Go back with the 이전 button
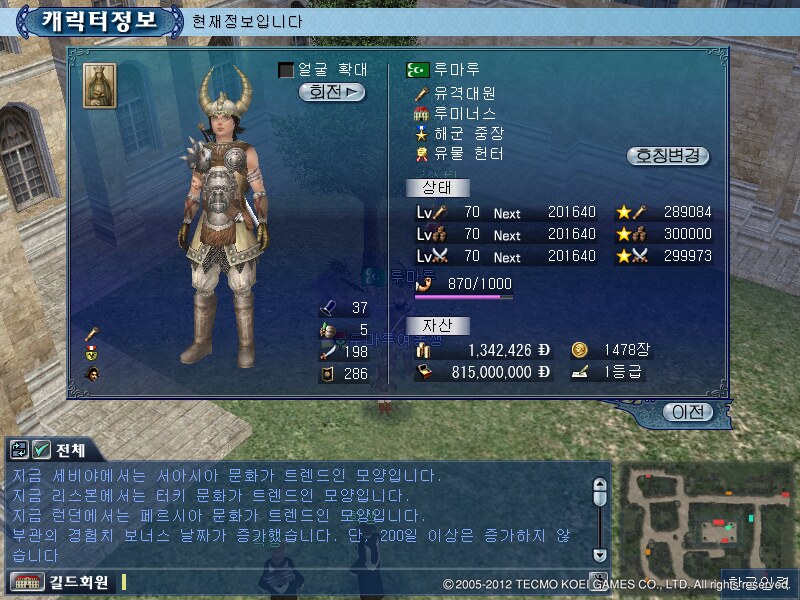 click(688, 412)
